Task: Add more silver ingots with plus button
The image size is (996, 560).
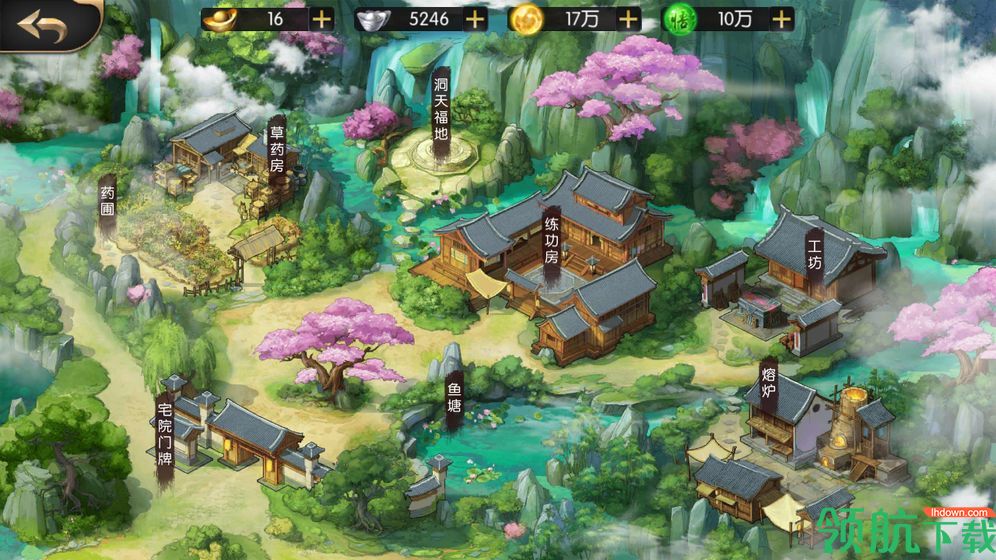Action: [x=475, y=18]
